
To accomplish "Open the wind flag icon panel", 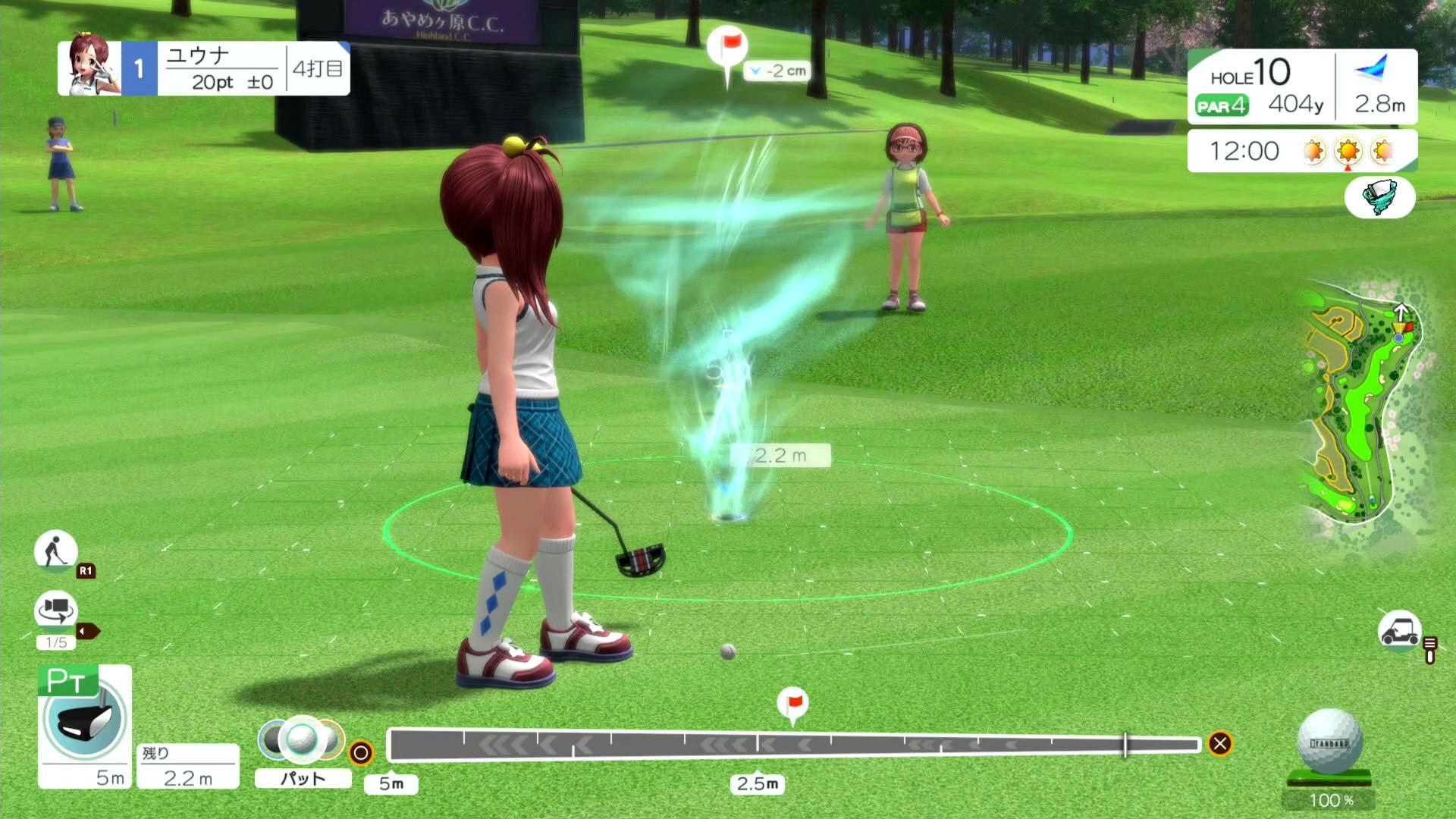I will click(1379, 196).
